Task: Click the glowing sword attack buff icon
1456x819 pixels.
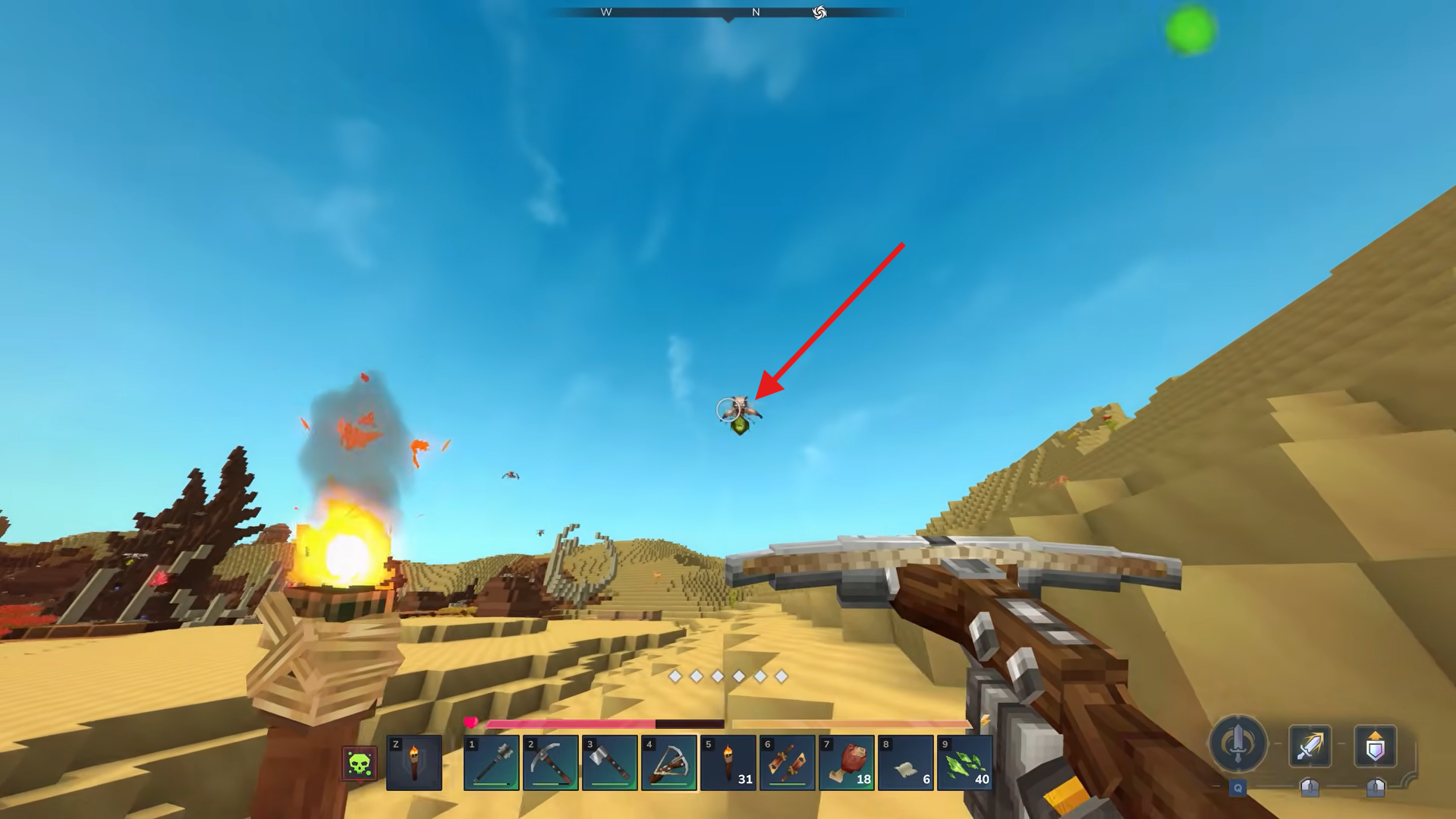Action: pyautogui.click(x=1310, y=746)
